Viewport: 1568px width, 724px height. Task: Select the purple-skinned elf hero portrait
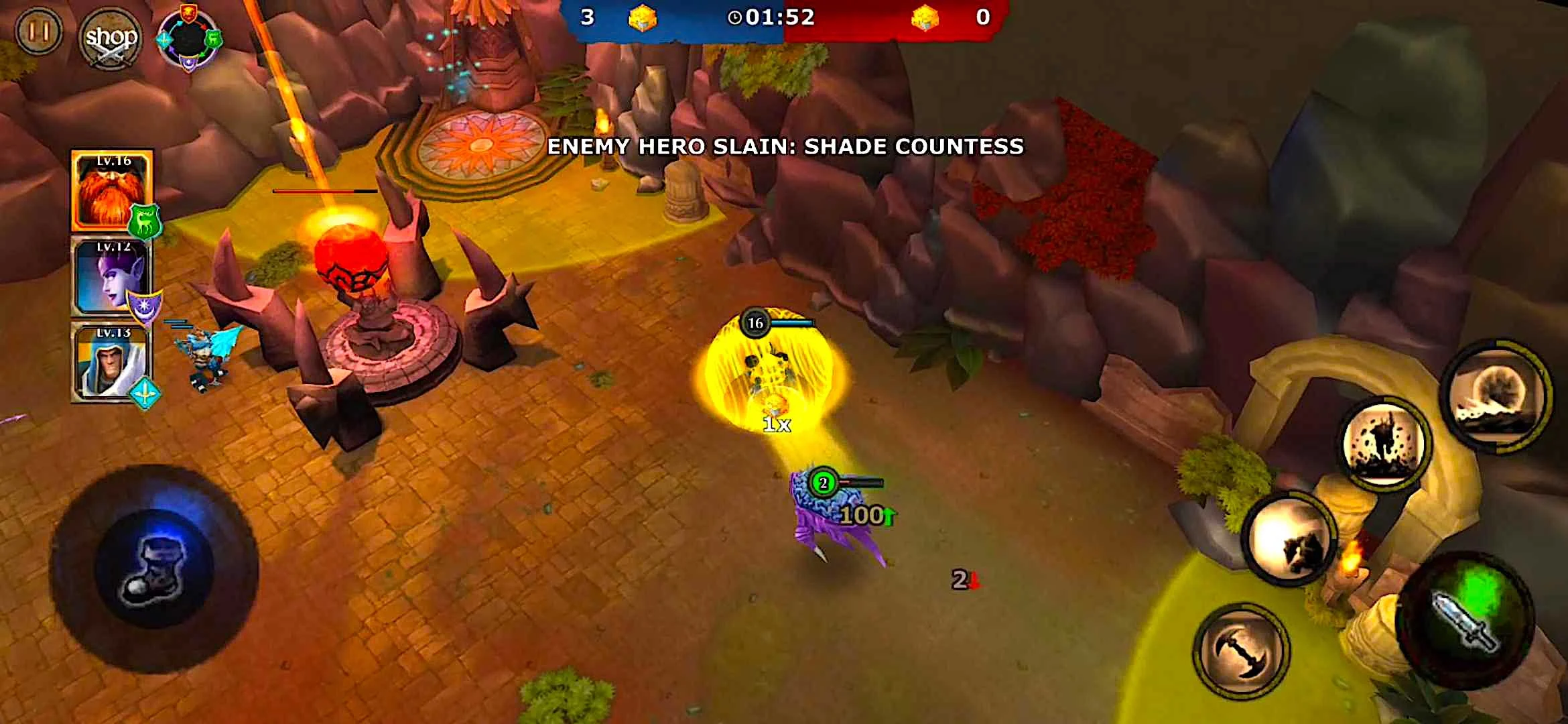click(x=111, y=276)
